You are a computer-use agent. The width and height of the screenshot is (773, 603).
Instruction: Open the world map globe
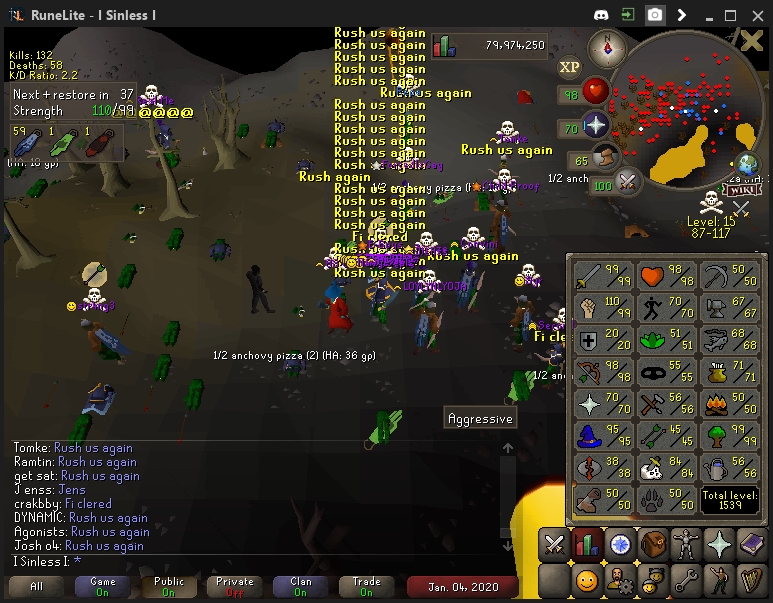(x=746, y=165)
